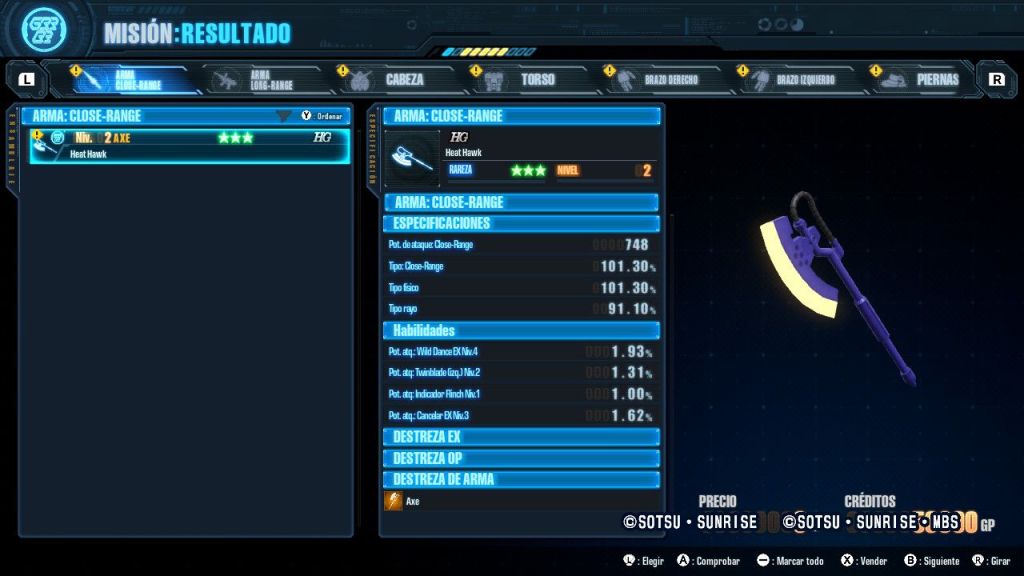Select the Cancelar EX Niv.3 ability row
1024x576 pixels.
tap(521, 415)
